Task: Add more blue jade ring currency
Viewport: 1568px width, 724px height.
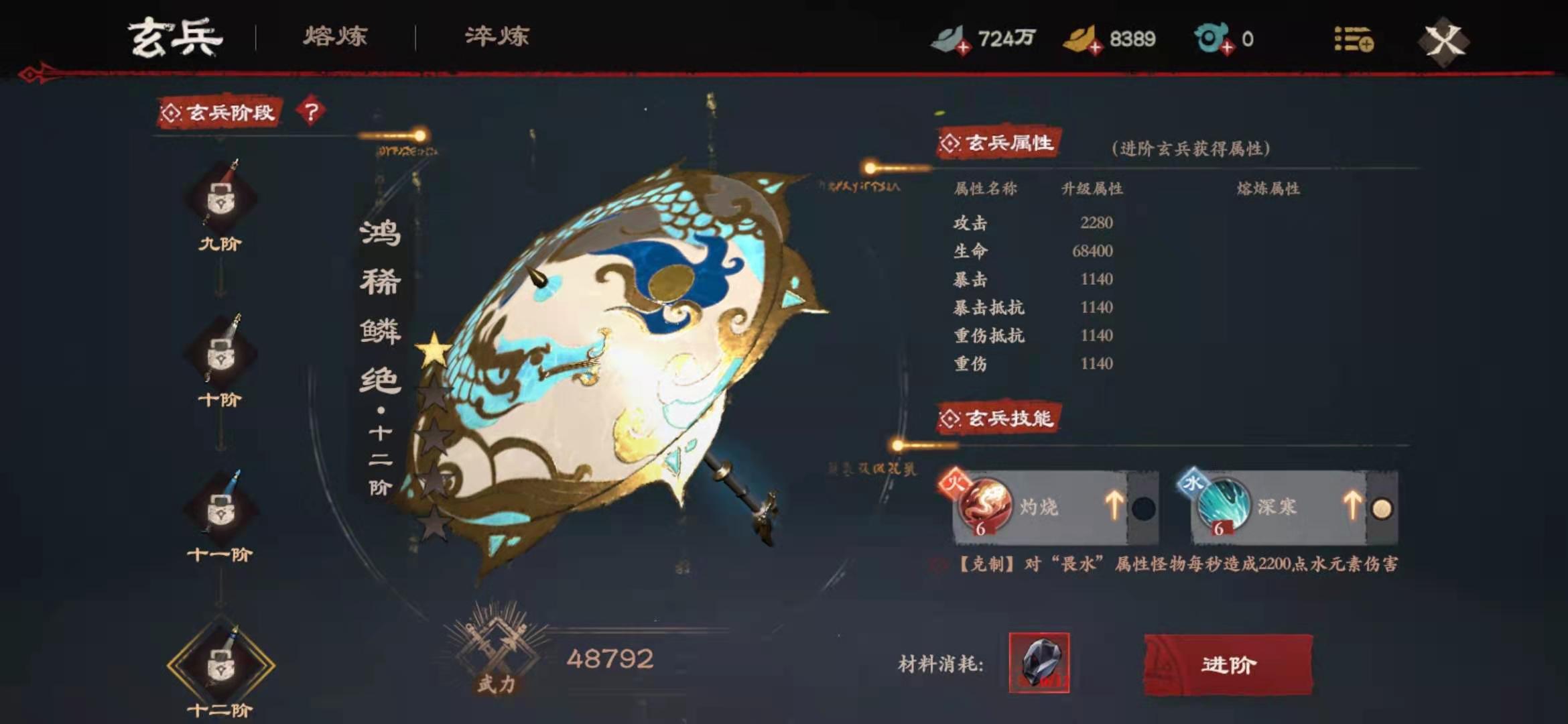Action: pos(1226,48)
